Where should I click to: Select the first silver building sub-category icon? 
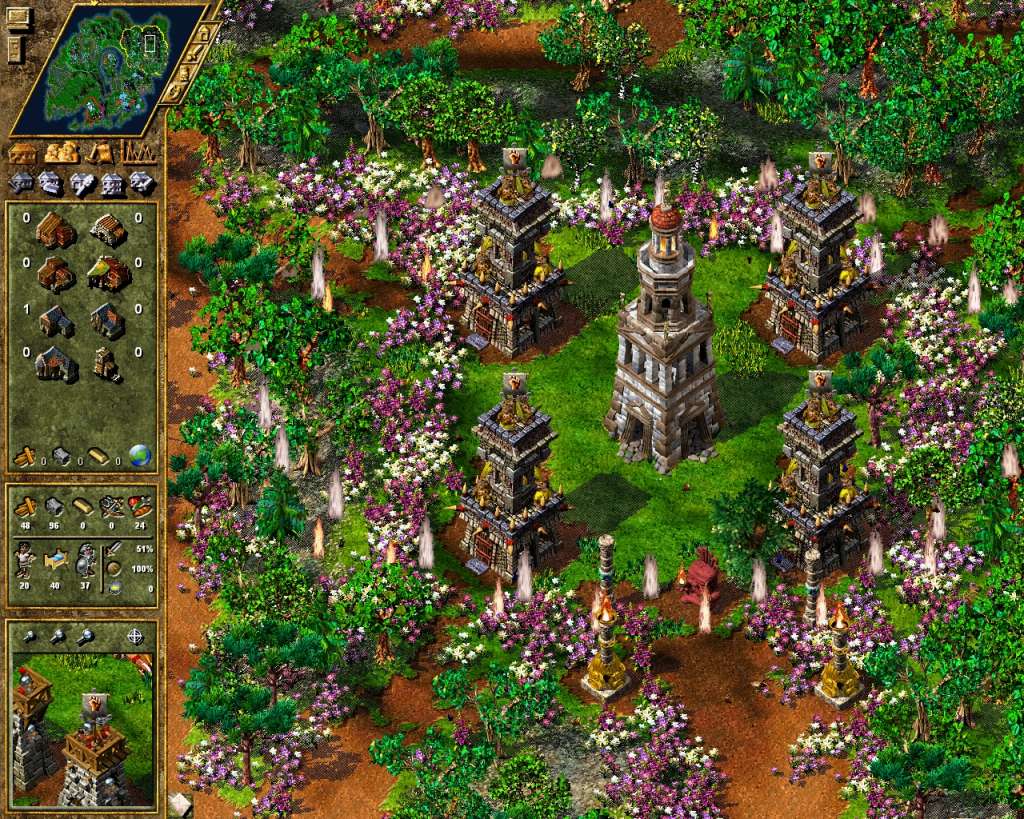pos(22,183)
